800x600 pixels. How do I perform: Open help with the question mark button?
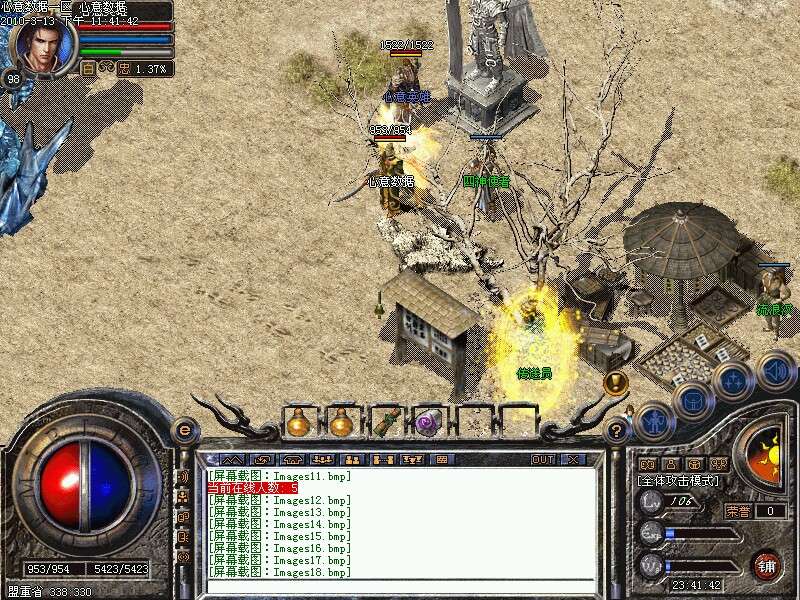coord(617,431)
